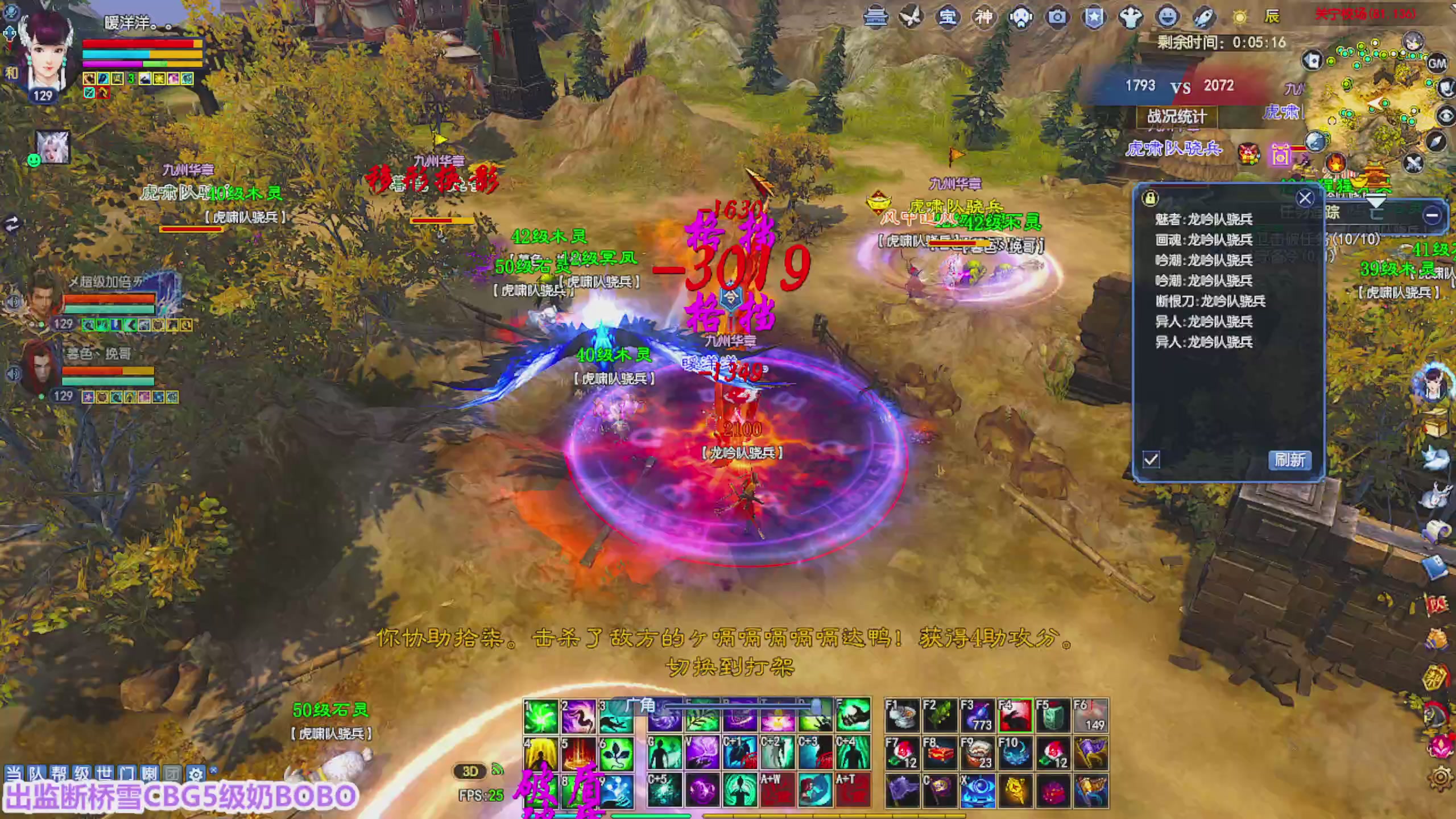This screenshot has height=819, width=1456.
Task: Open the 战况统计 battle statistics button
Action: (x=1177, y=118)
